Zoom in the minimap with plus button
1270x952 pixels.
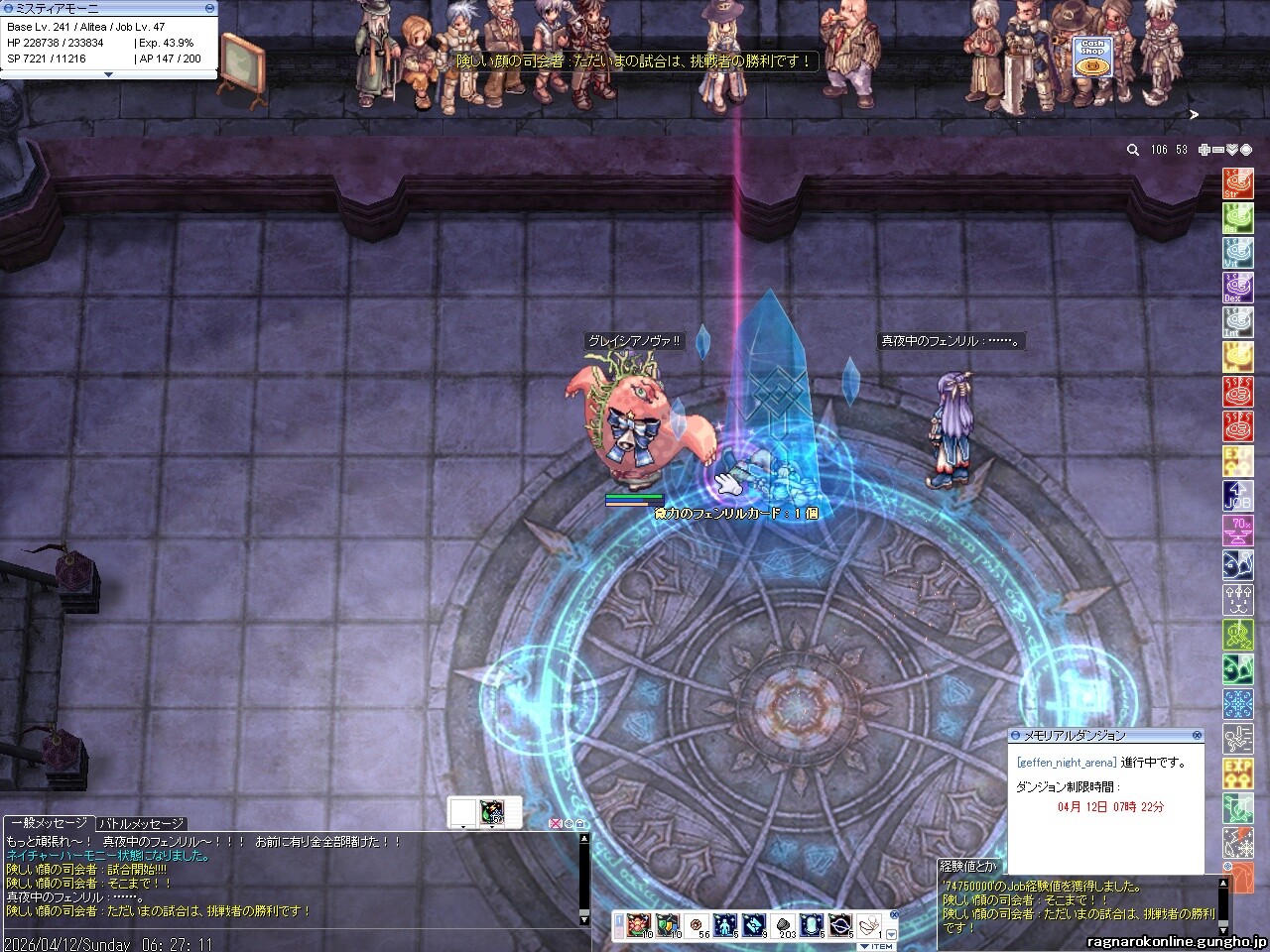click(x=1205, y=150)
